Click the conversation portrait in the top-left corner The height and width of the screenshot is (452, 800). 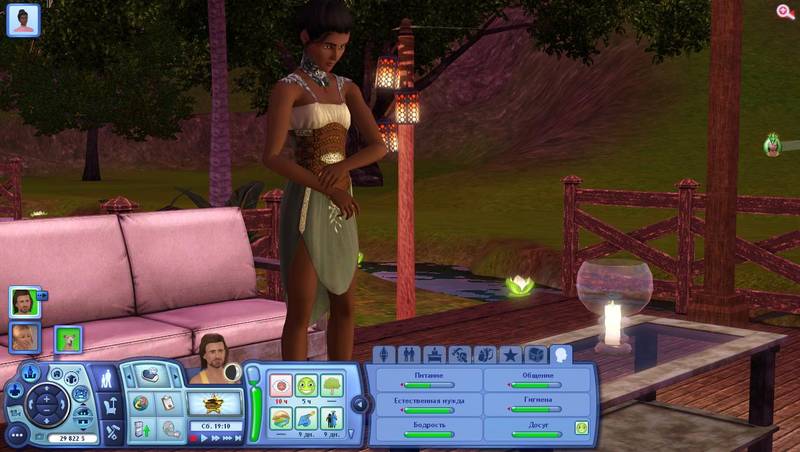(23, 19)
